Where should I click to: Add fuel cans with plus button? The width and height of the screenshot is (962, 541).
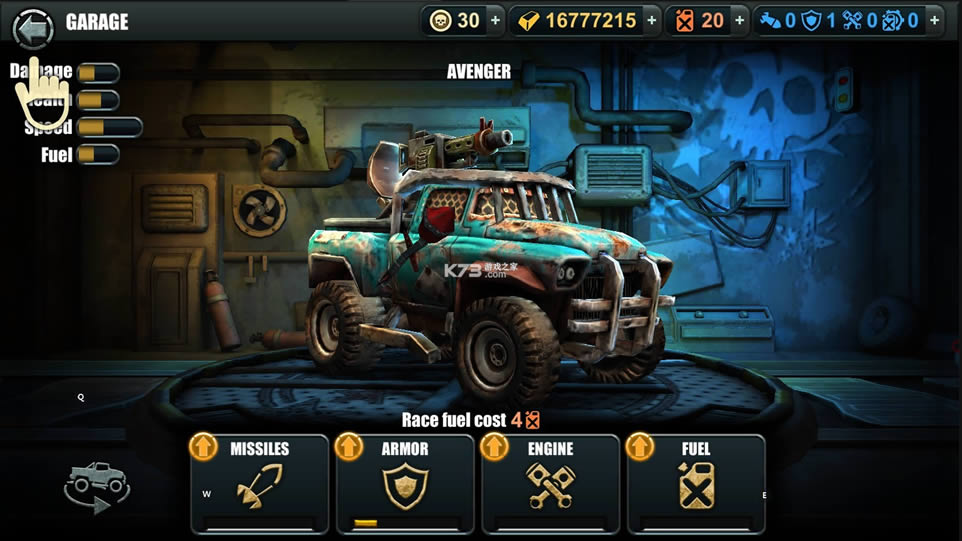[739, 21]
